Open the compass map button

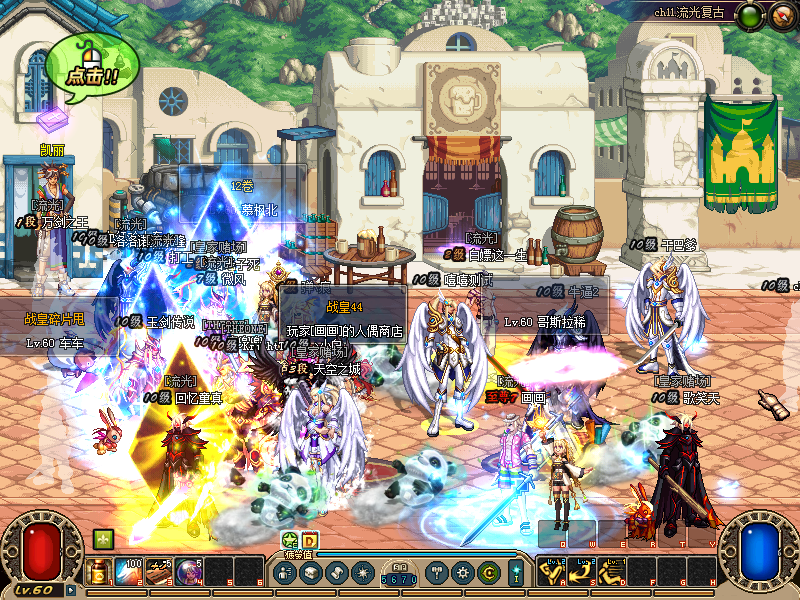(751, 14)
